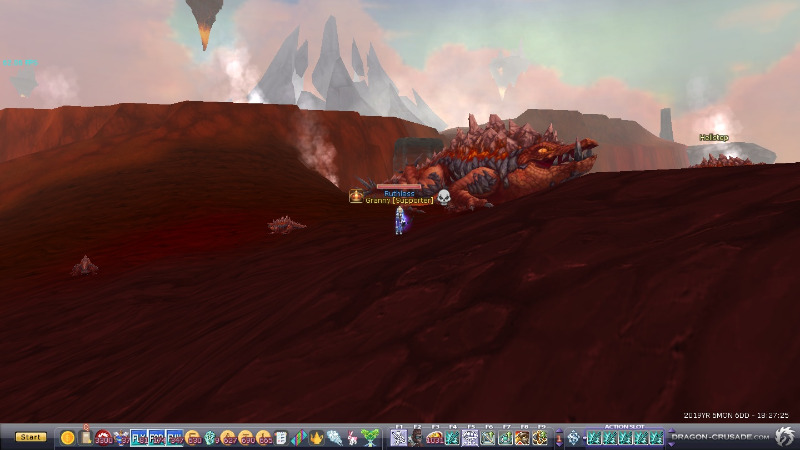Select the F2 character portrait slot
Screen dimensions: 800x450
416,437
